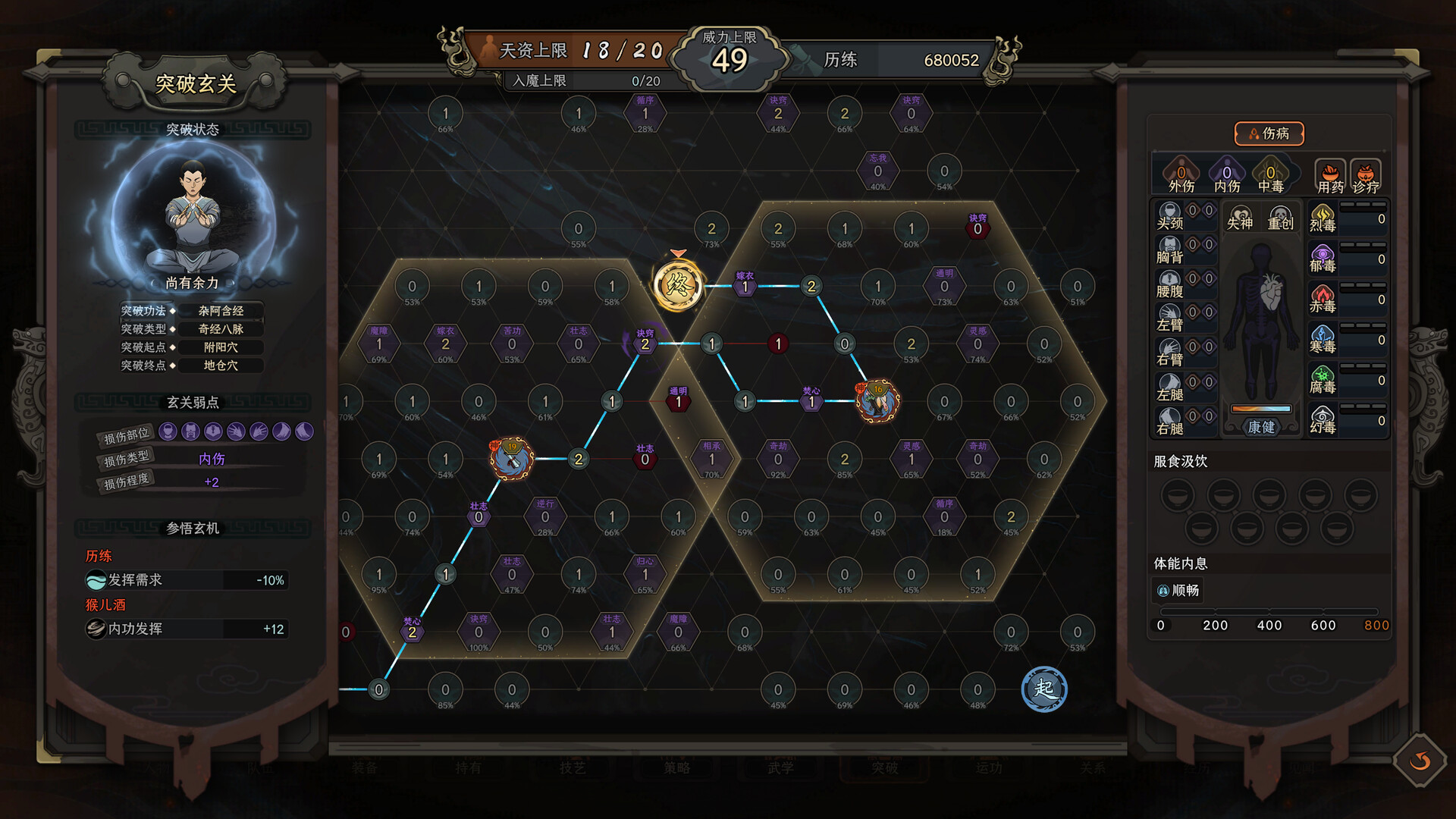The image size is (1456, 819).
Task: Return using the orange back arrow button
Action: [x=1420, y=761]
